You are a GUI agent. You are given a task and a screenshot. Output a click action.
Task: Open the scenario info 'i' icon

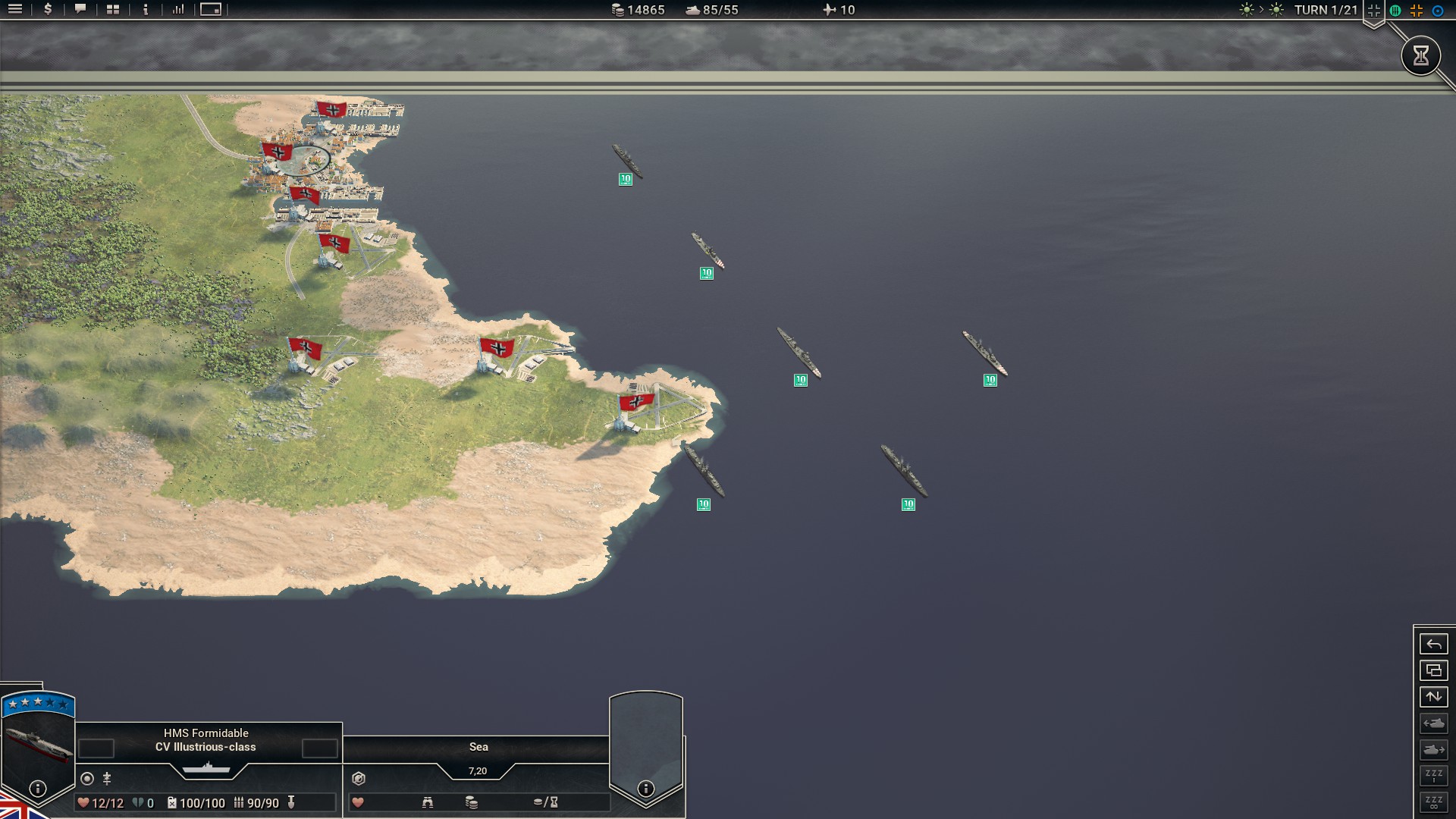[x=146, y=10]
